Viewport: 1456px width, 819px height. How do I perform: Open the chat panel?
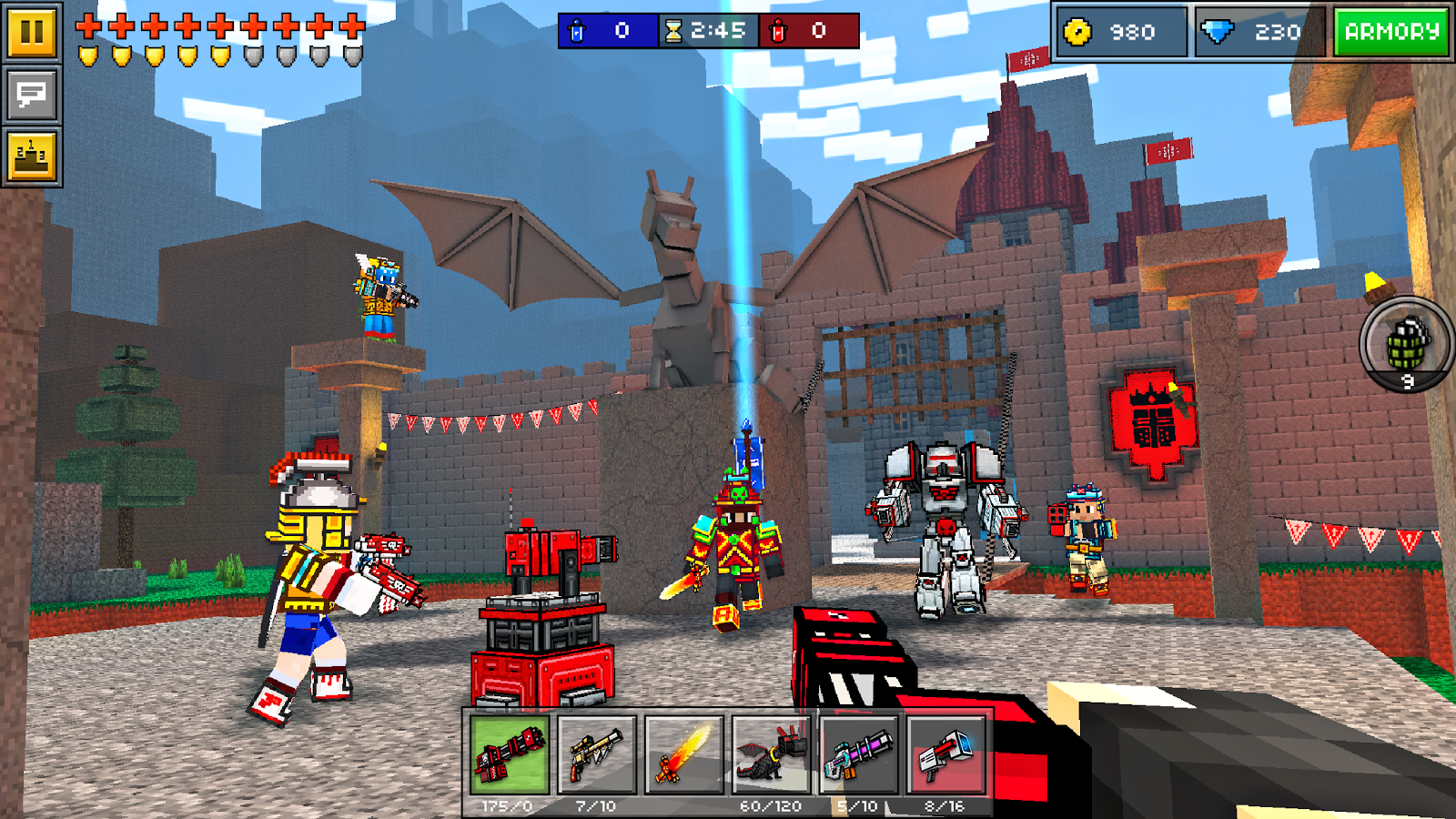tap(31, 91)
